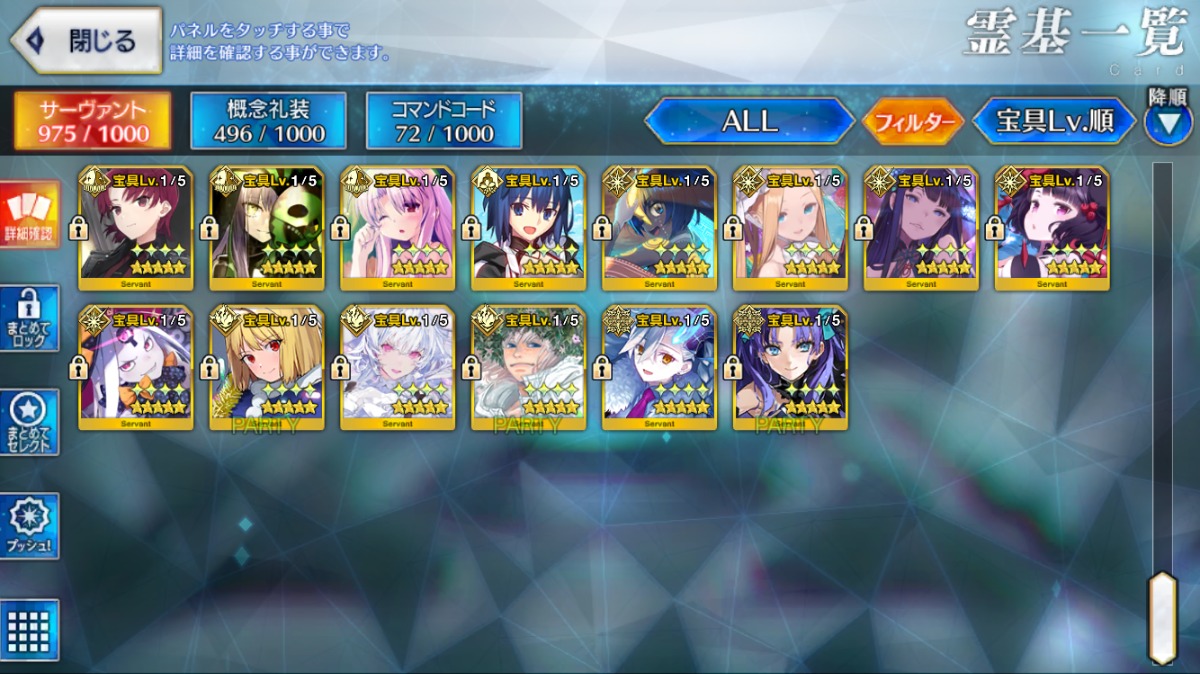The height and width of the screenshot is (674, 1200).
Task: Open the white-haired snowy servant card
Action: point(398,368)
